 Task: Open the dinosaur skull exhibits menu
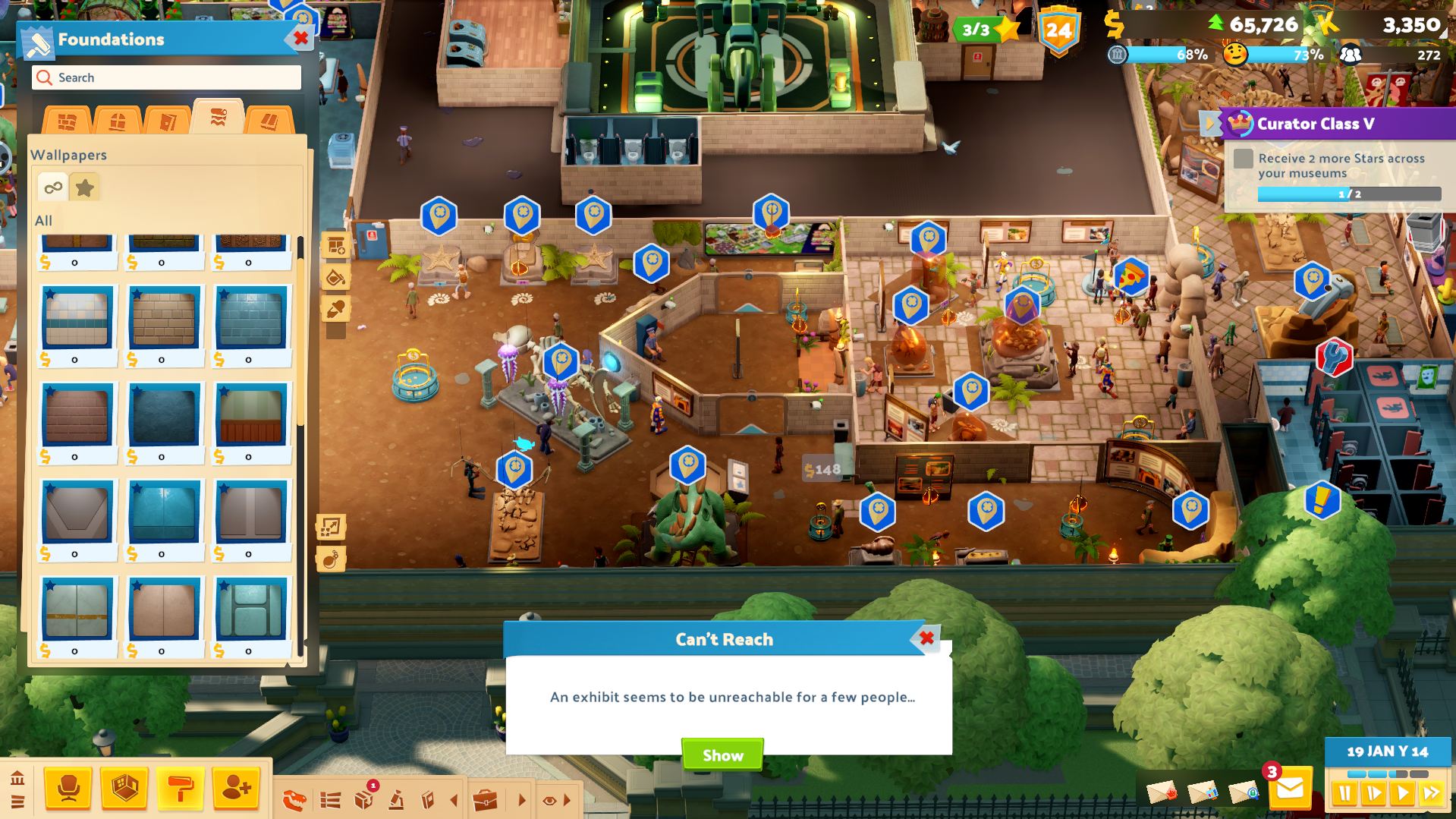click(294, 800)
